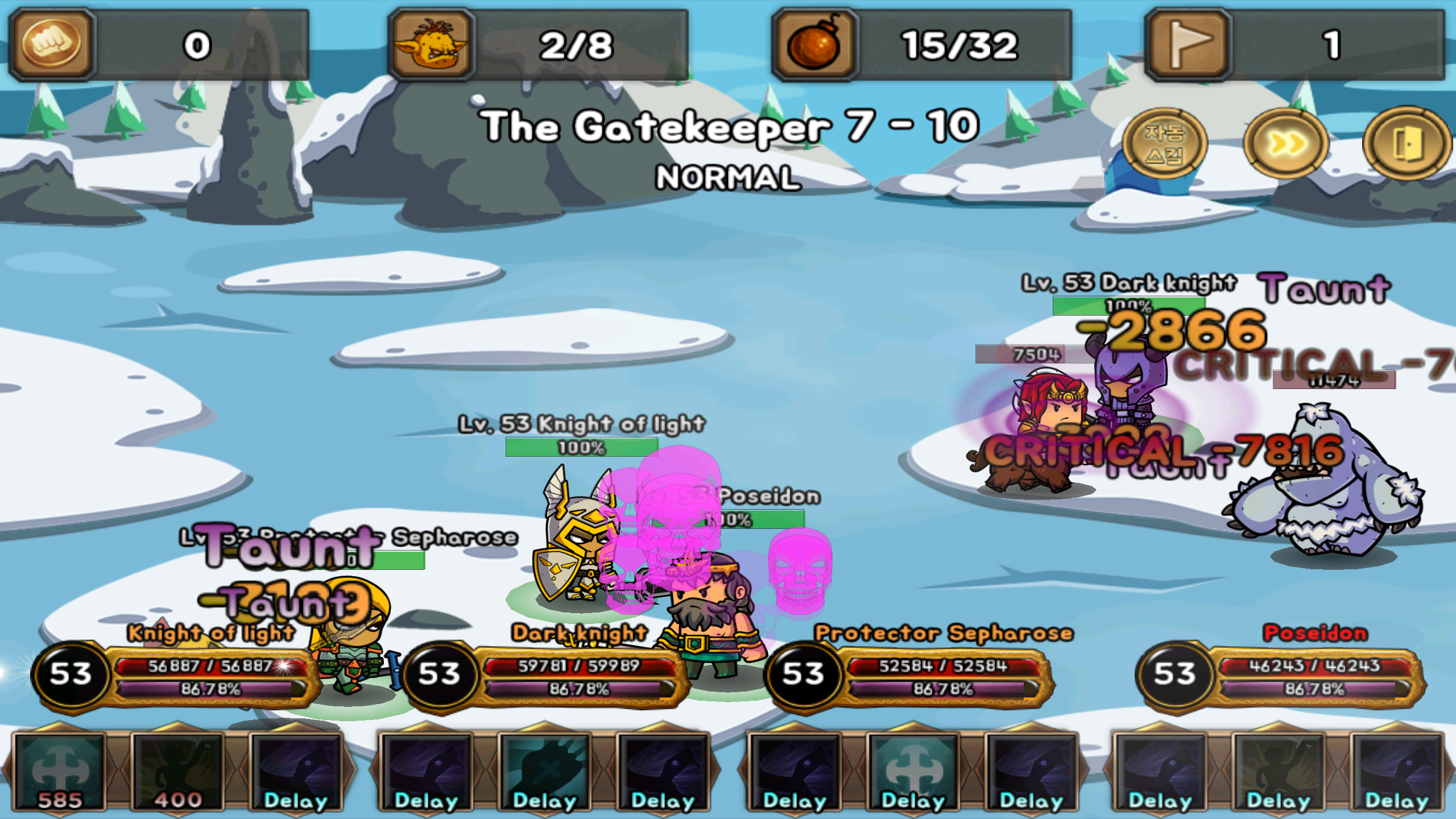Click the fist counter icon in top bar
Screen dimensions: 1456x819
[x=51, y=43]
